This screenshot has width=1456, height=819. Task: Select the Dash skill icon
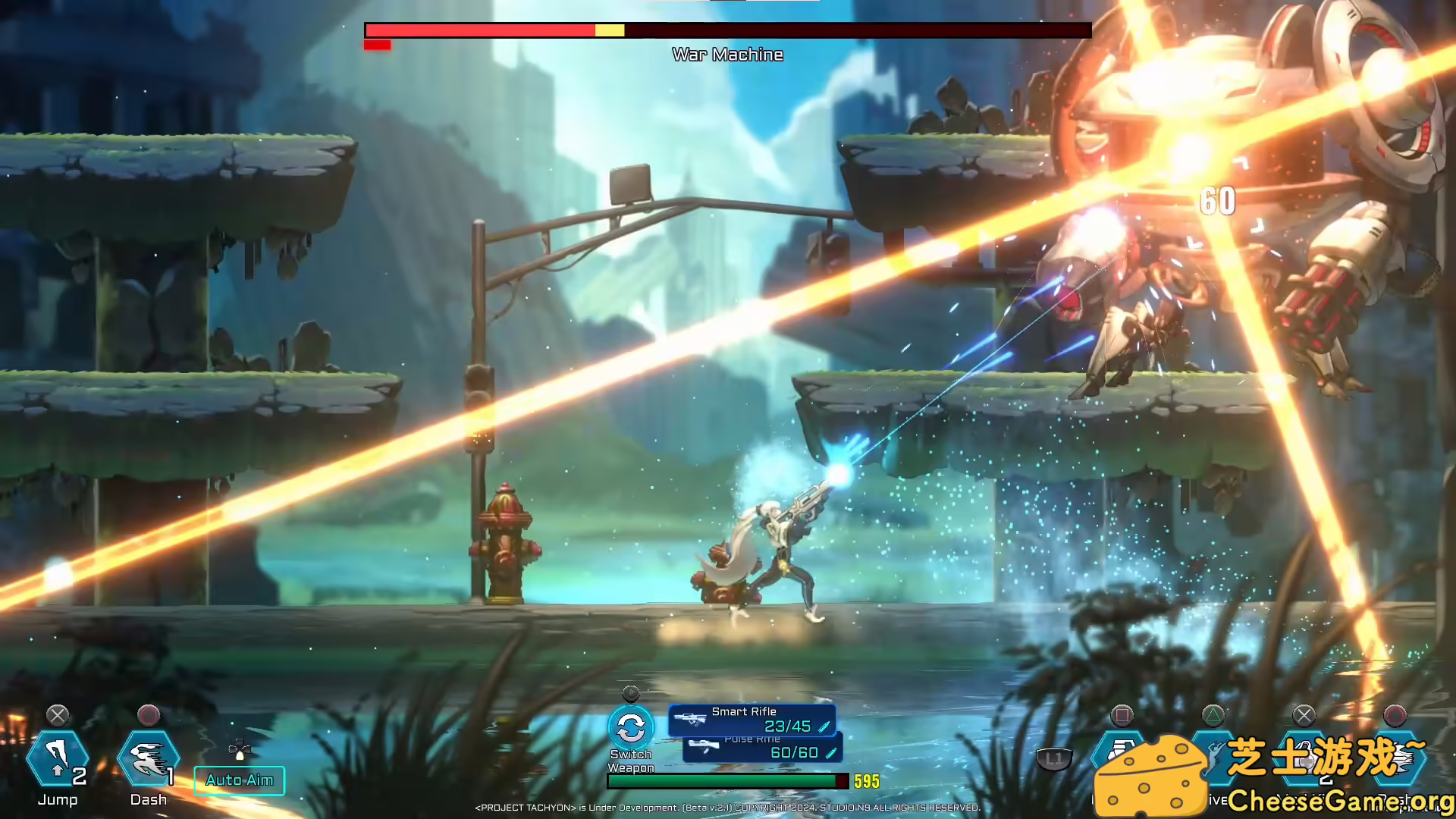[x=148, y=758]
